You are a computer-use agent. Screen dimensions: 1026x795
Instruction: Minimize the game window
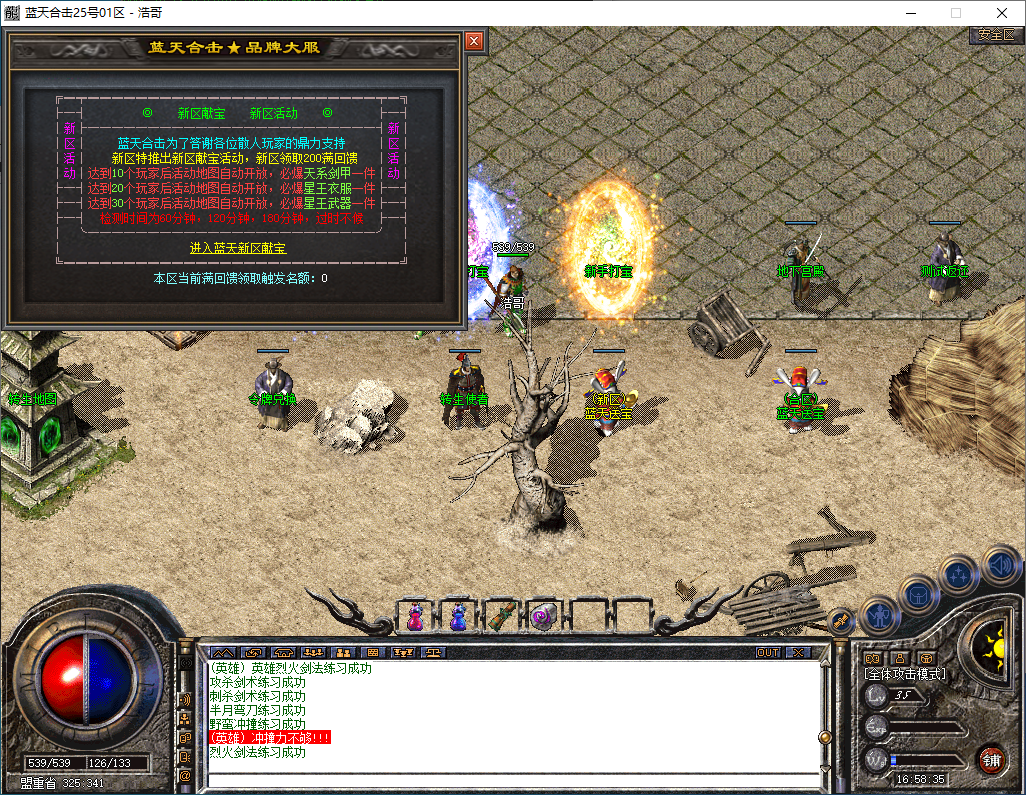click(x=909, y=13)
